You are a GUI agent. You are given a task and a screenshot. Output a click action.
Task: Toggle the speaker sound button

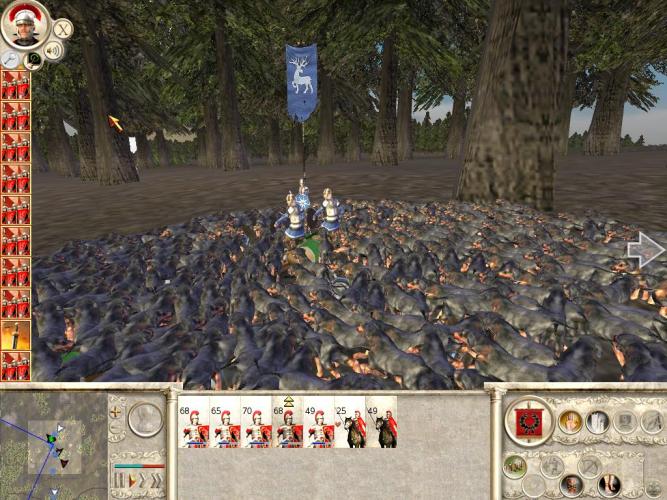click(52, 50)
